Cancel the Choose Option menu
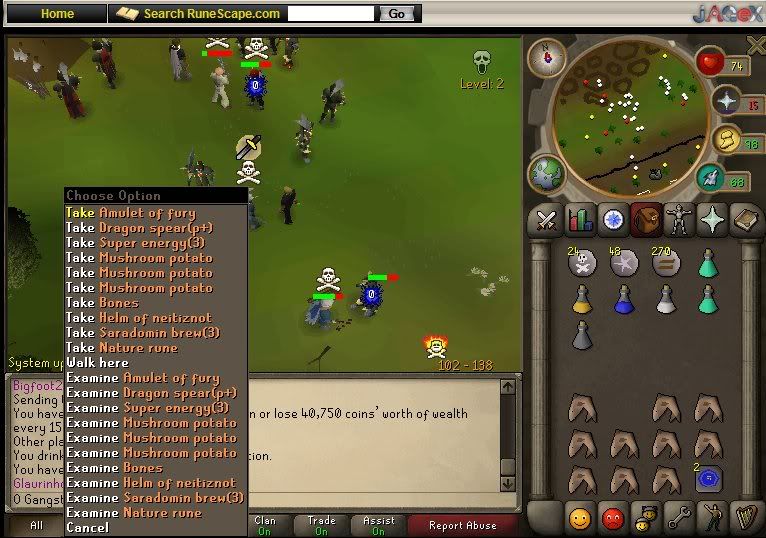The width and height of the screenshot is (766, 538). click(87, 527)
